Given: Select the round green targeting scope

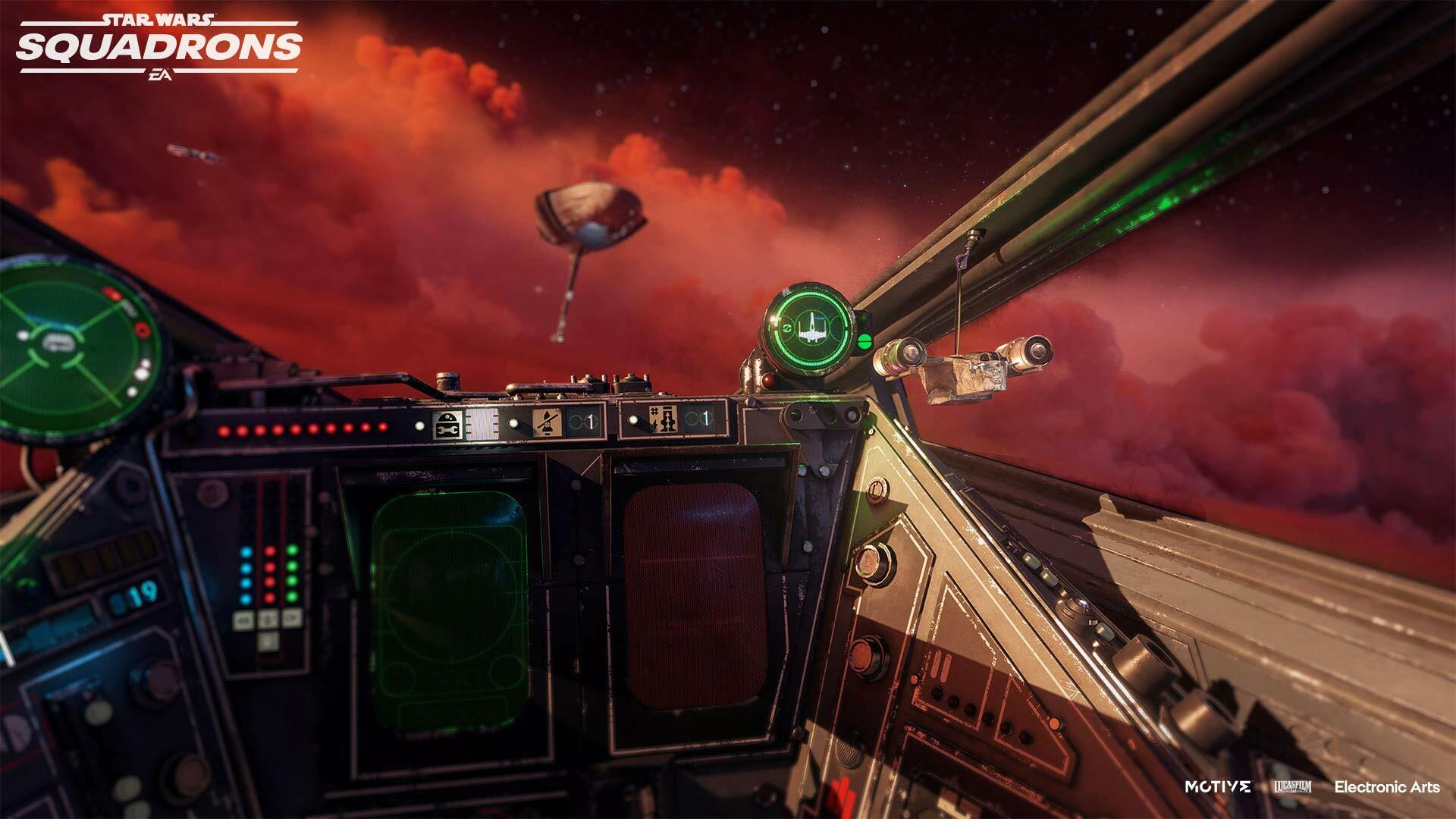Looking at the screenshot, I should pyautogui.click(x=810, y=329).
